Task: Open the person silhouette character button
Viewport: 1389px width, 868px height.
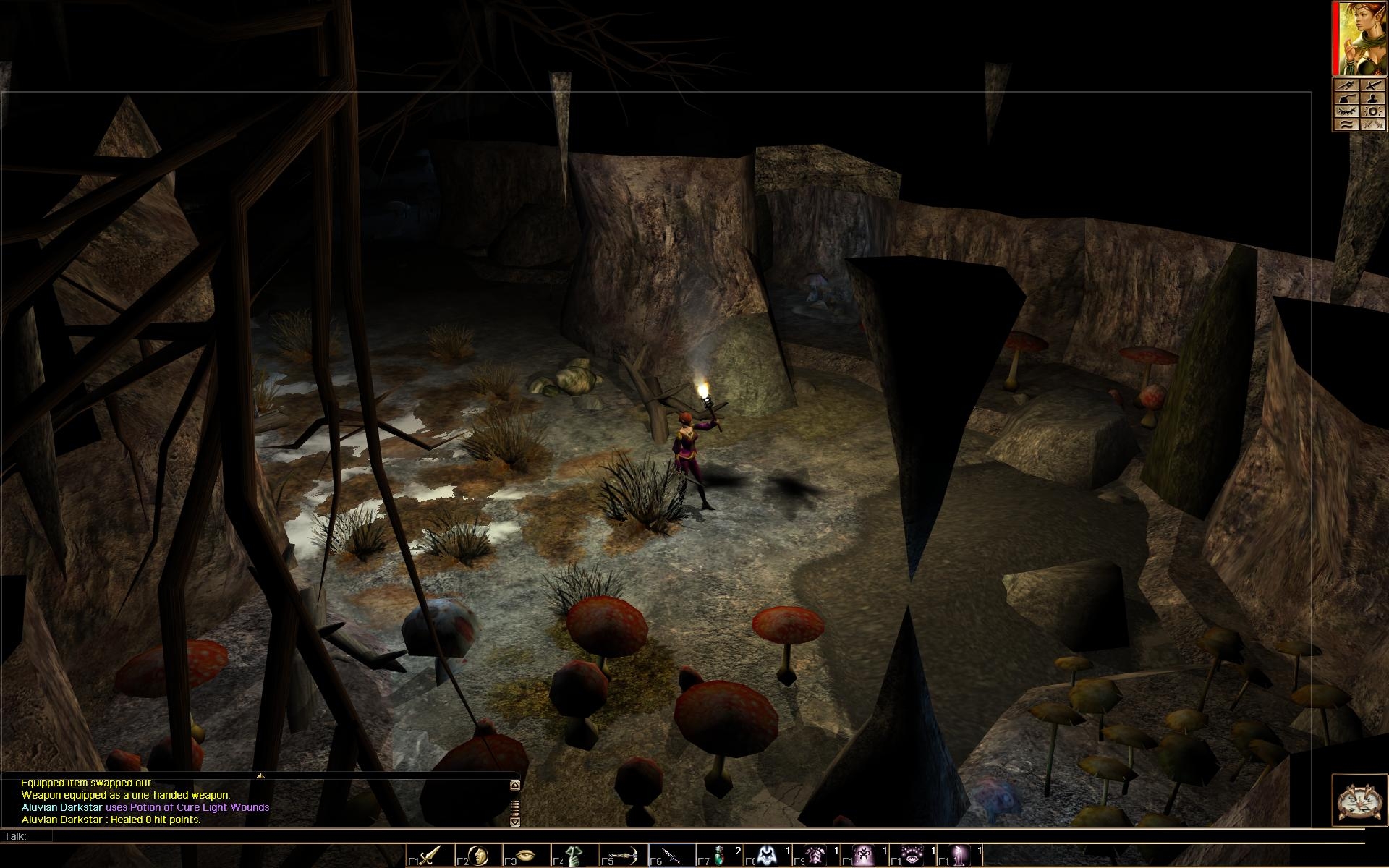Action: pyautogui.click(x=1372, y=98)
